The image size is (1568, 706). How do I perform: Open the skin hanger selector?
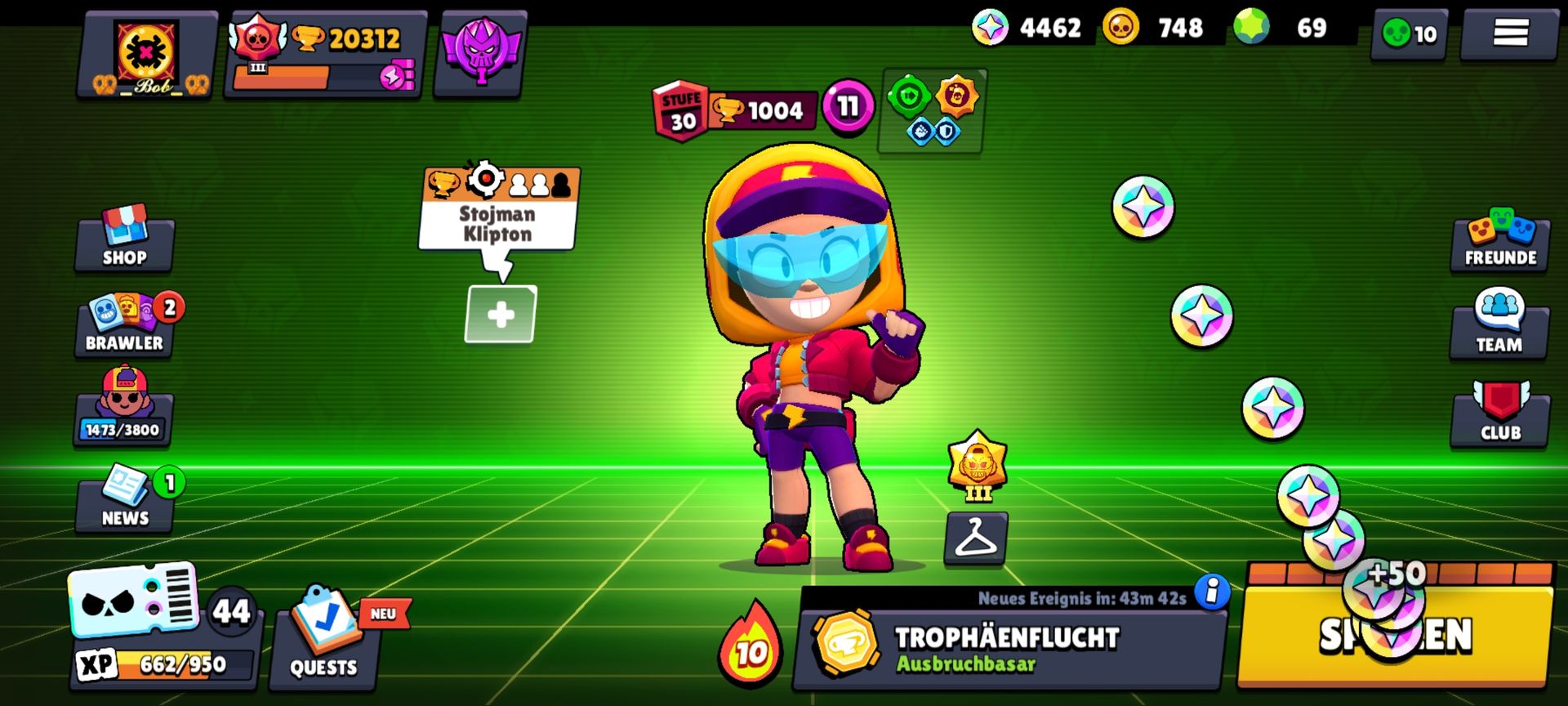pyautogui.click(x=976, y=538)
